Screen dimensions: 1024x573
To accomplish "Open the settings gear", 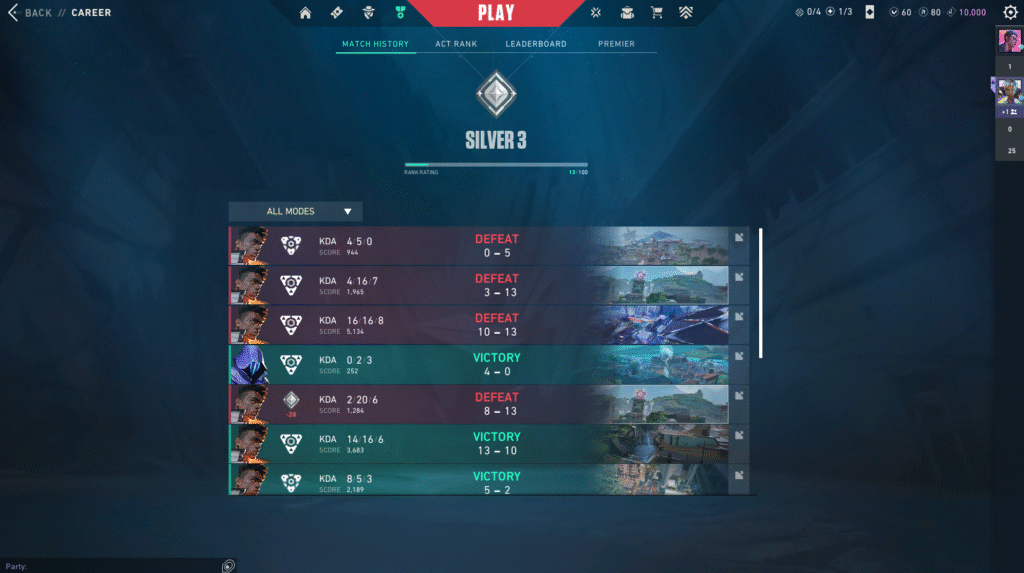I will [x=1010, y=13].
